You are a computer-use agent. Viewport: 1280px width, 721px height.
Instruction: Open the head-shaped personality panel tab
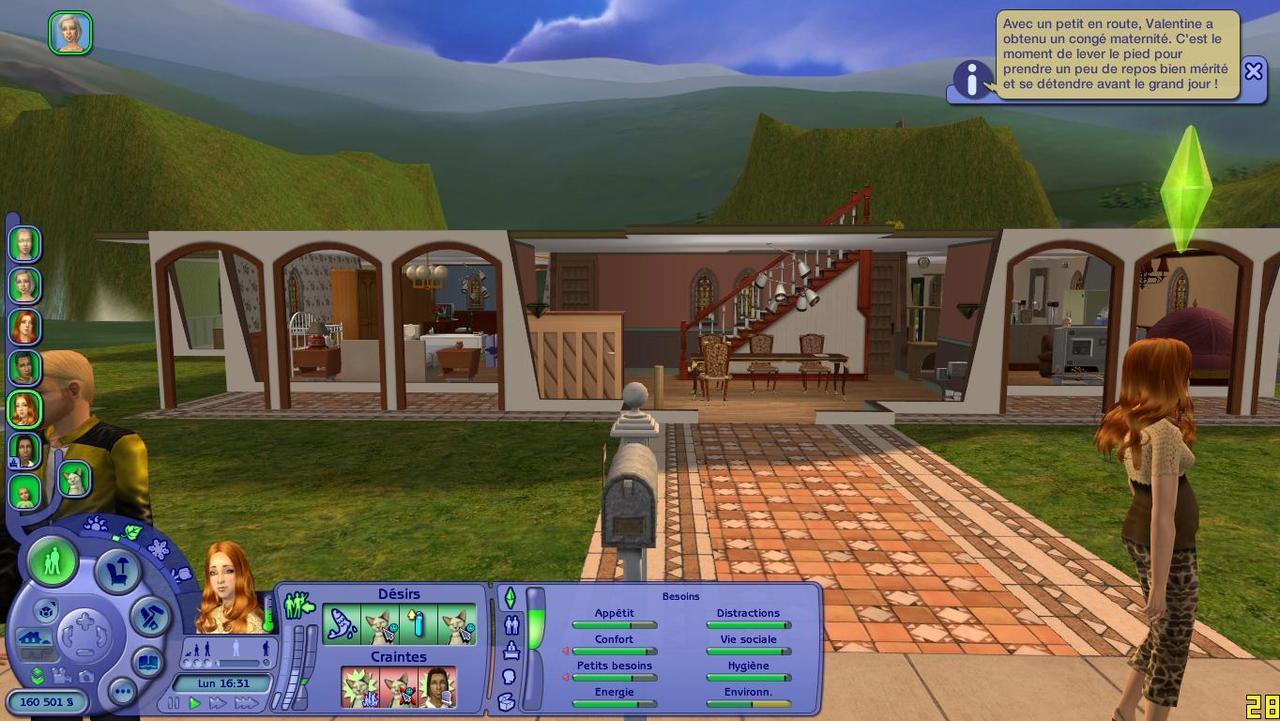pos(509,676)
